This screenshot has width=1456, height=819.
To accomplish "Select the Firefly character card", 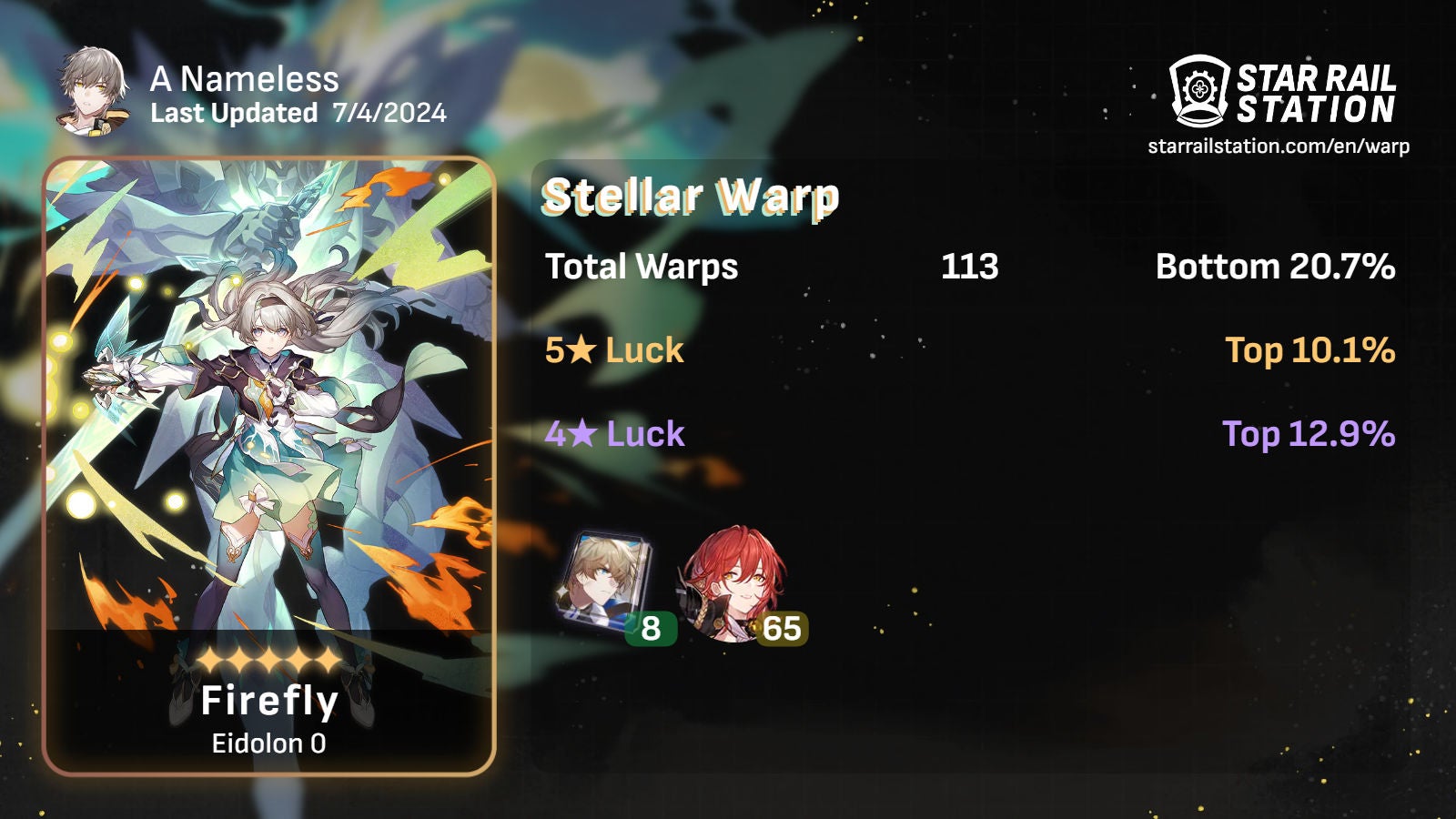I will [269, 466].
